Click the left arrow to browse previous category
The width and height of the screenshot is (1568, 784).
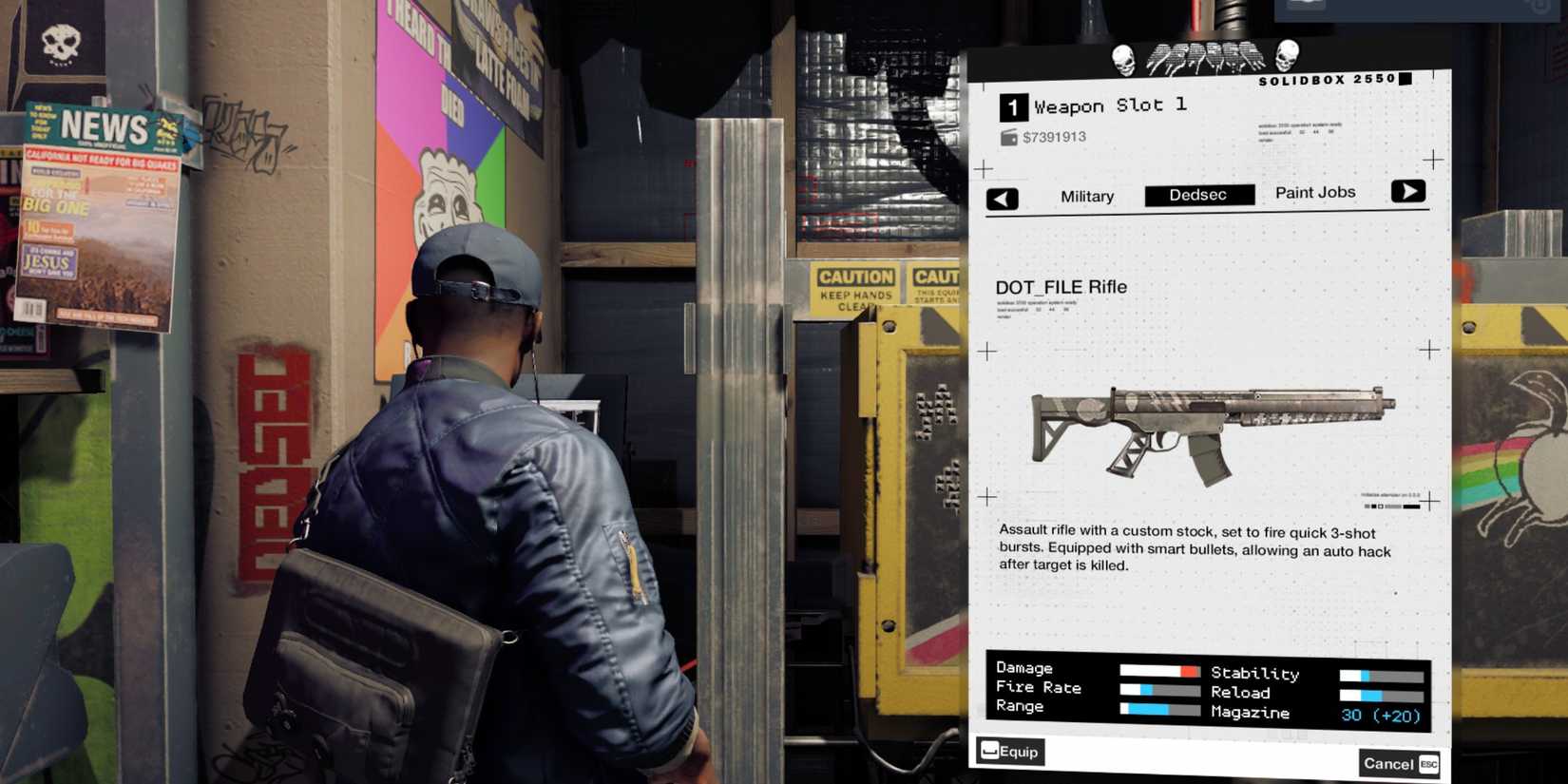click(x=1003, y=199)
